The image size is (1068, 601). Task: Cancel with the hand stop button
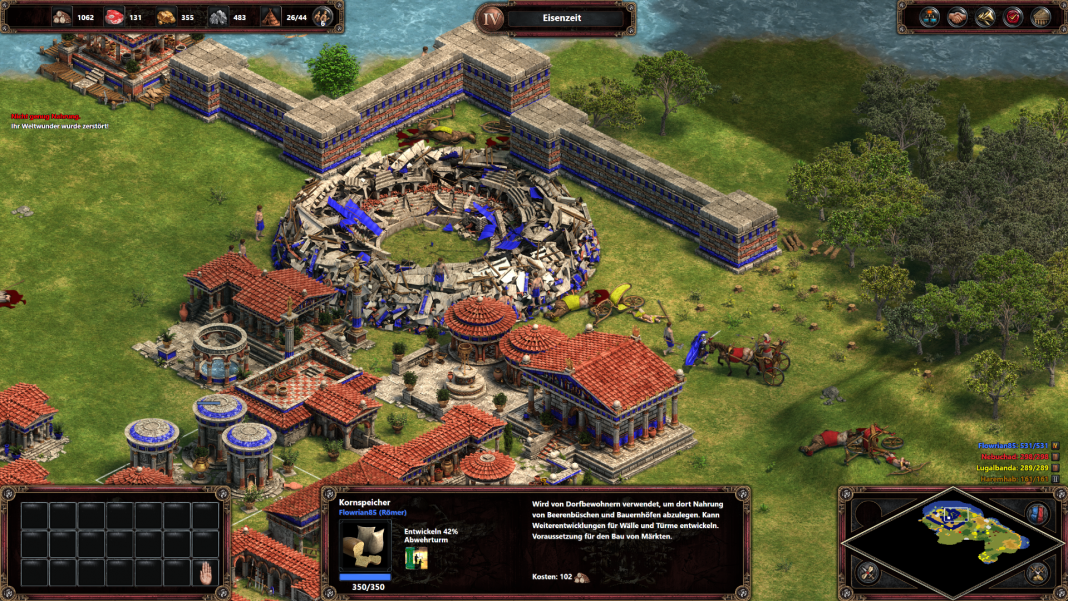point(206,573)
